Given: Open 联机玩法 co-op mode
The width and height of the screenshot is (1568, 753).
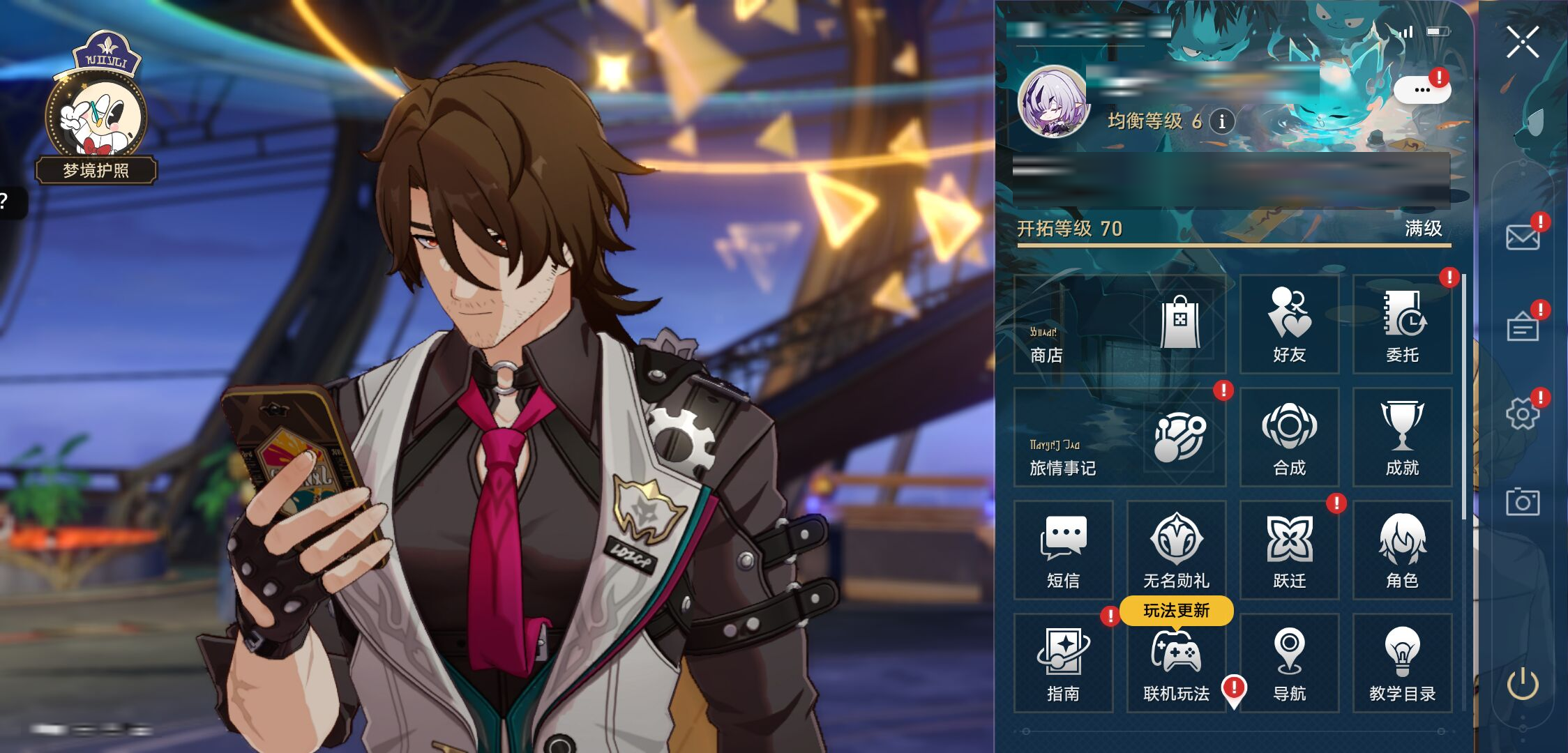Looking at the screenshot, I should click(x=1176, y=664).
